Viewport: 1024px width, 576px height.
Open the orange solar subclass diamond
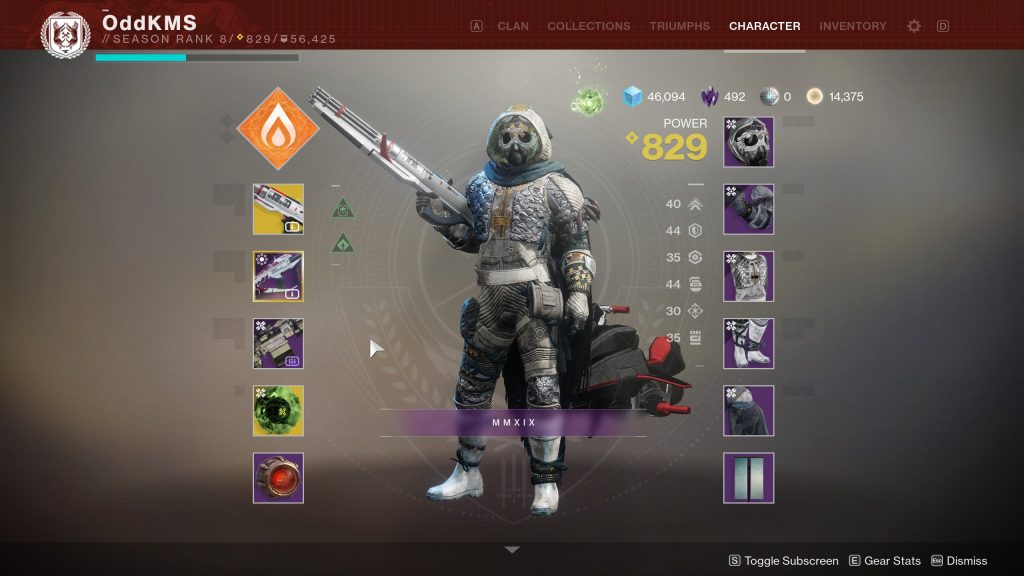click(x=278, y=129)
